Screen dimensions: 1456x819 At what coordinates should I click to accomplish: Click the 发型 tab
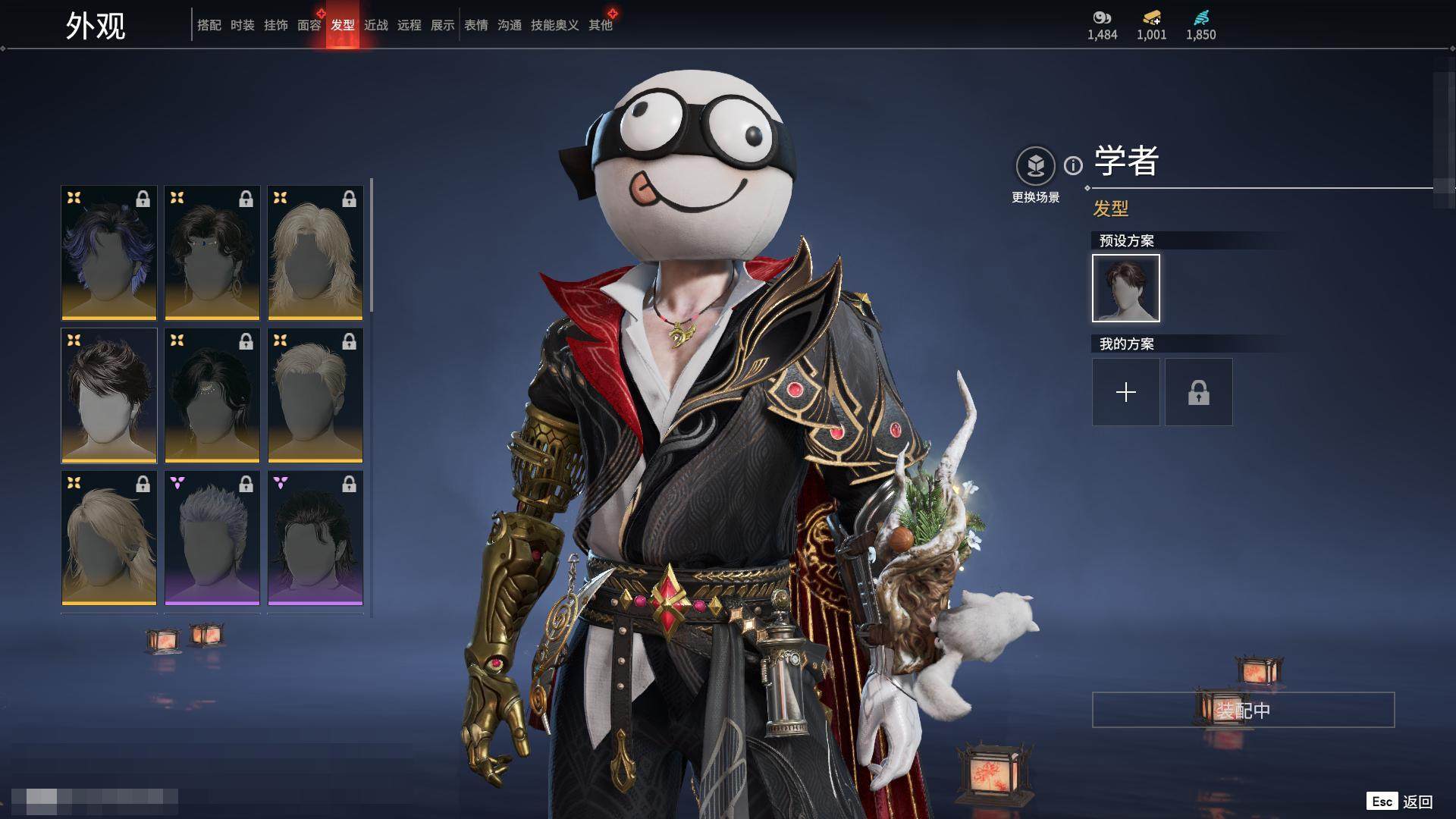342,25
